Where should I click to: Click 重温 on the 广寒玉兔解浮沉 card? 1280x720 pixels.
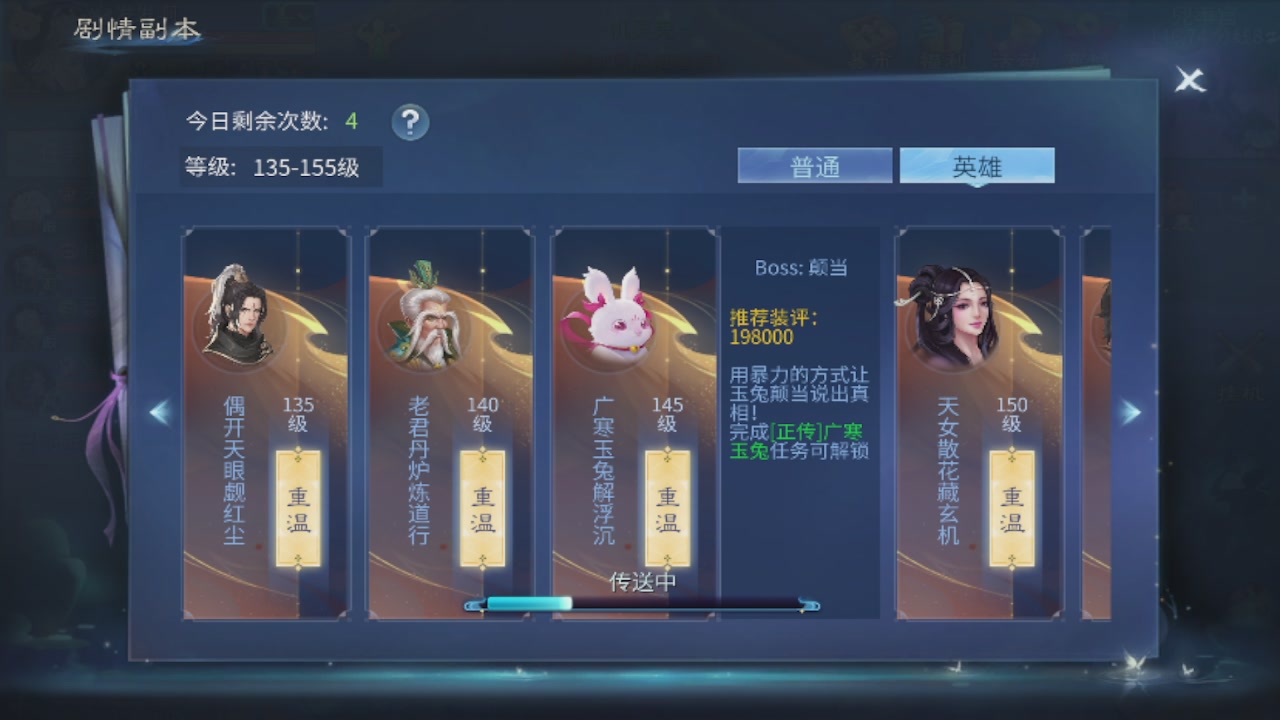(x=667, y=508)
